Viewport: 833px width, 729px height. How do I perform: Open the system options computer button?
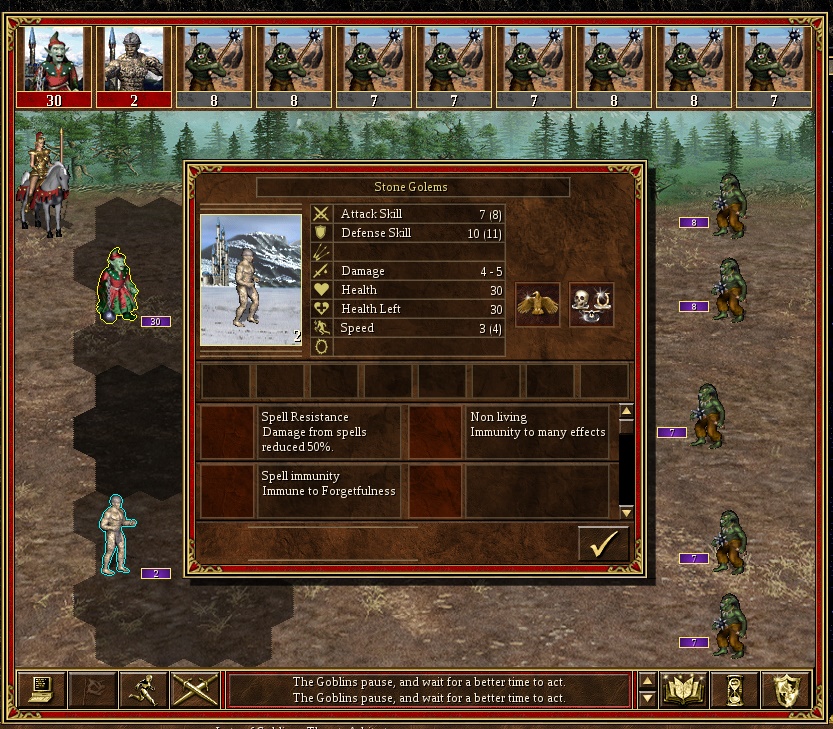point(42,689)
